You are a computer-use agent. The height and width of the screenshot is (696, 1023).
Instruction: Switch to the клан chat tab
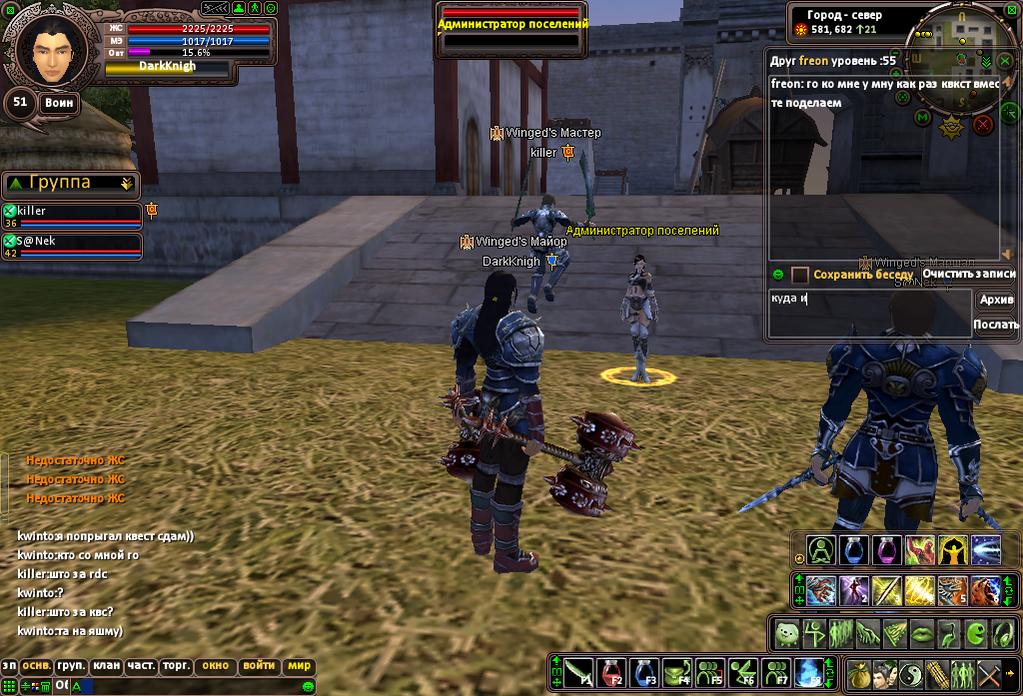point(106,666)
